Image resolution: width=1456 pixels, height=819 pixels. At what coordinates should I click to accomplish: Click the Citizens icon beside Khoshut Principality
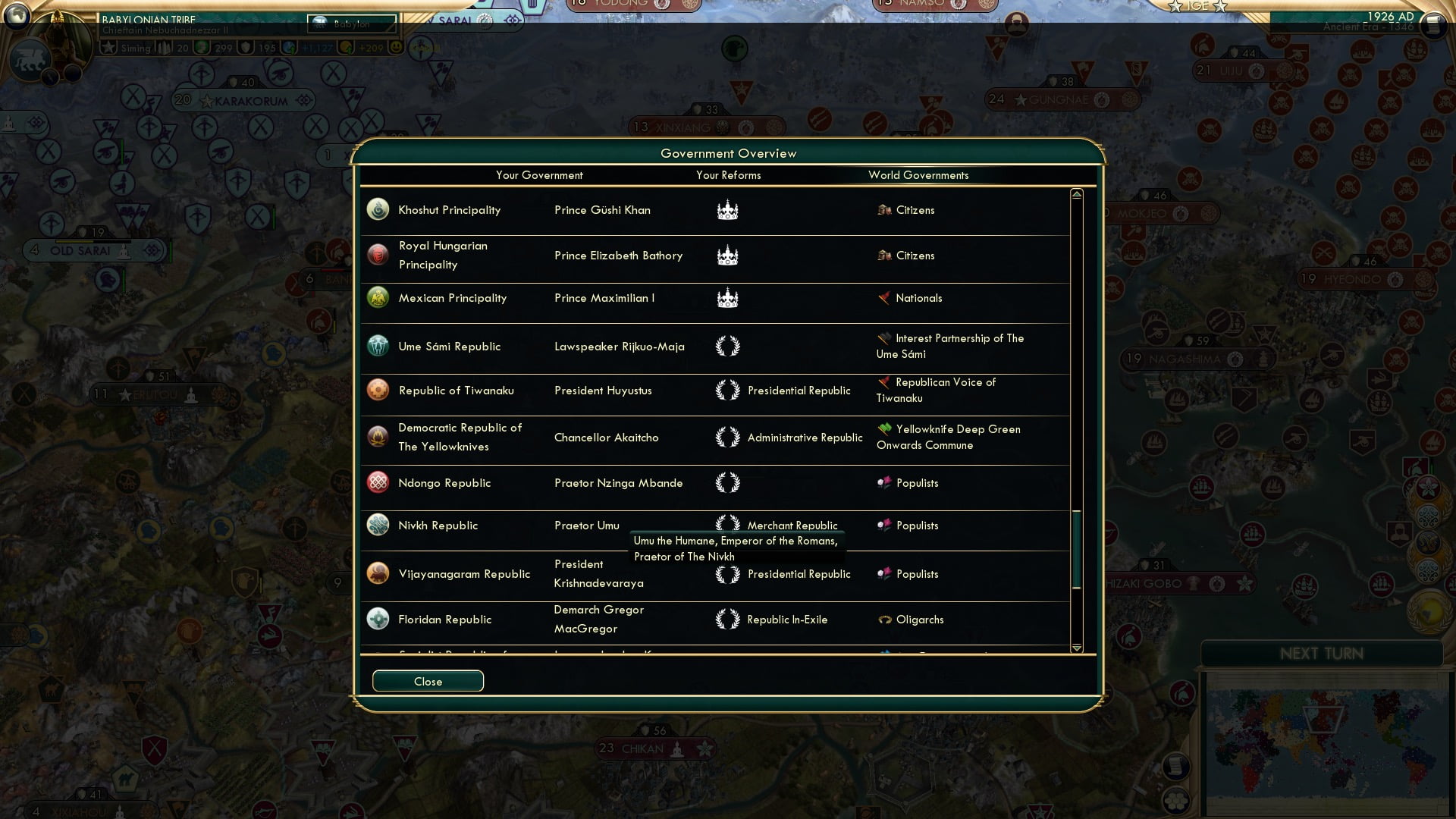[x=885, y=210]
